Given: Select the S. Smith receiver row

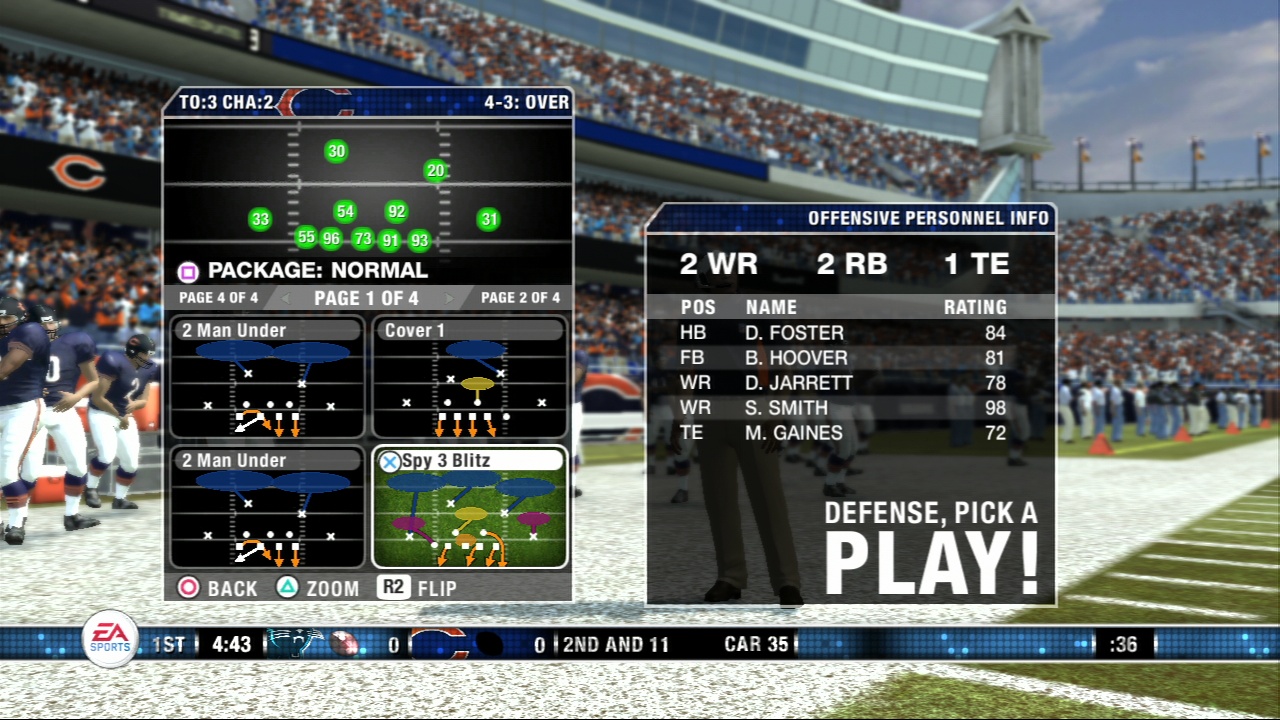Looking at the screenshot, I should pyautogui.click(x=850, y=408).
